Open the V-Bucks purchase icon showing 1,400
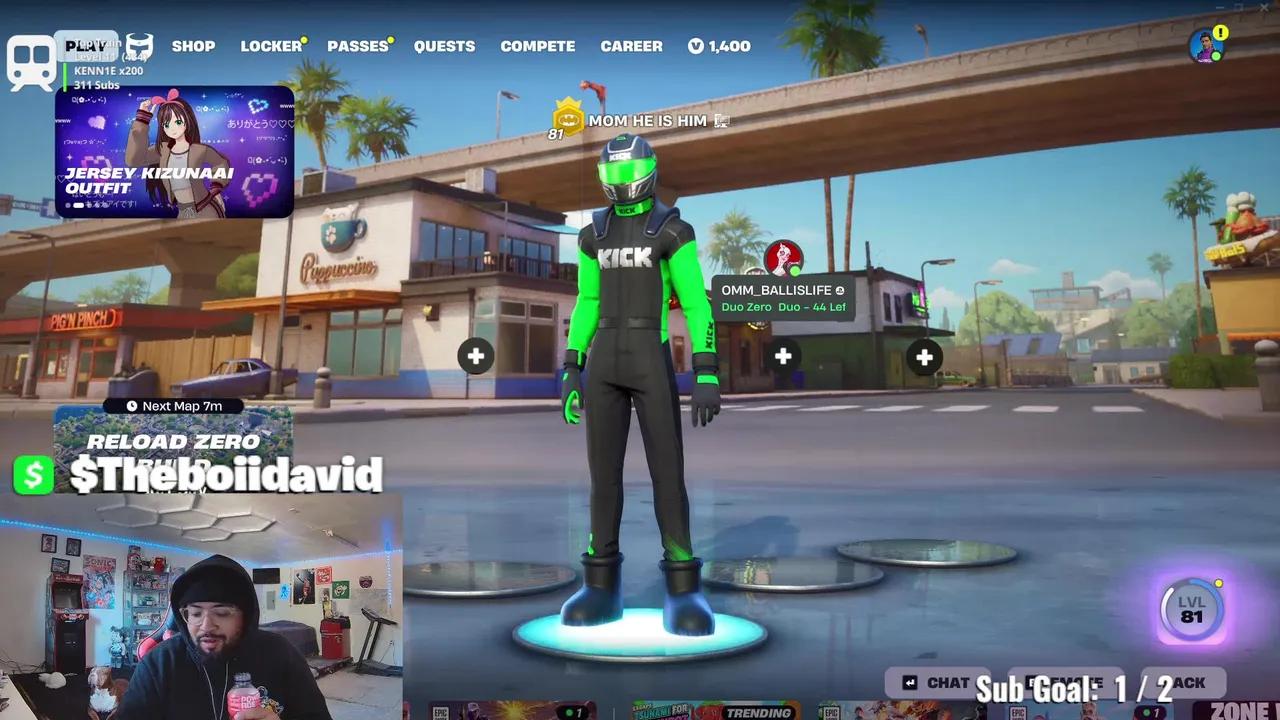Screen dimensions: 1280x720 (719, 46)
